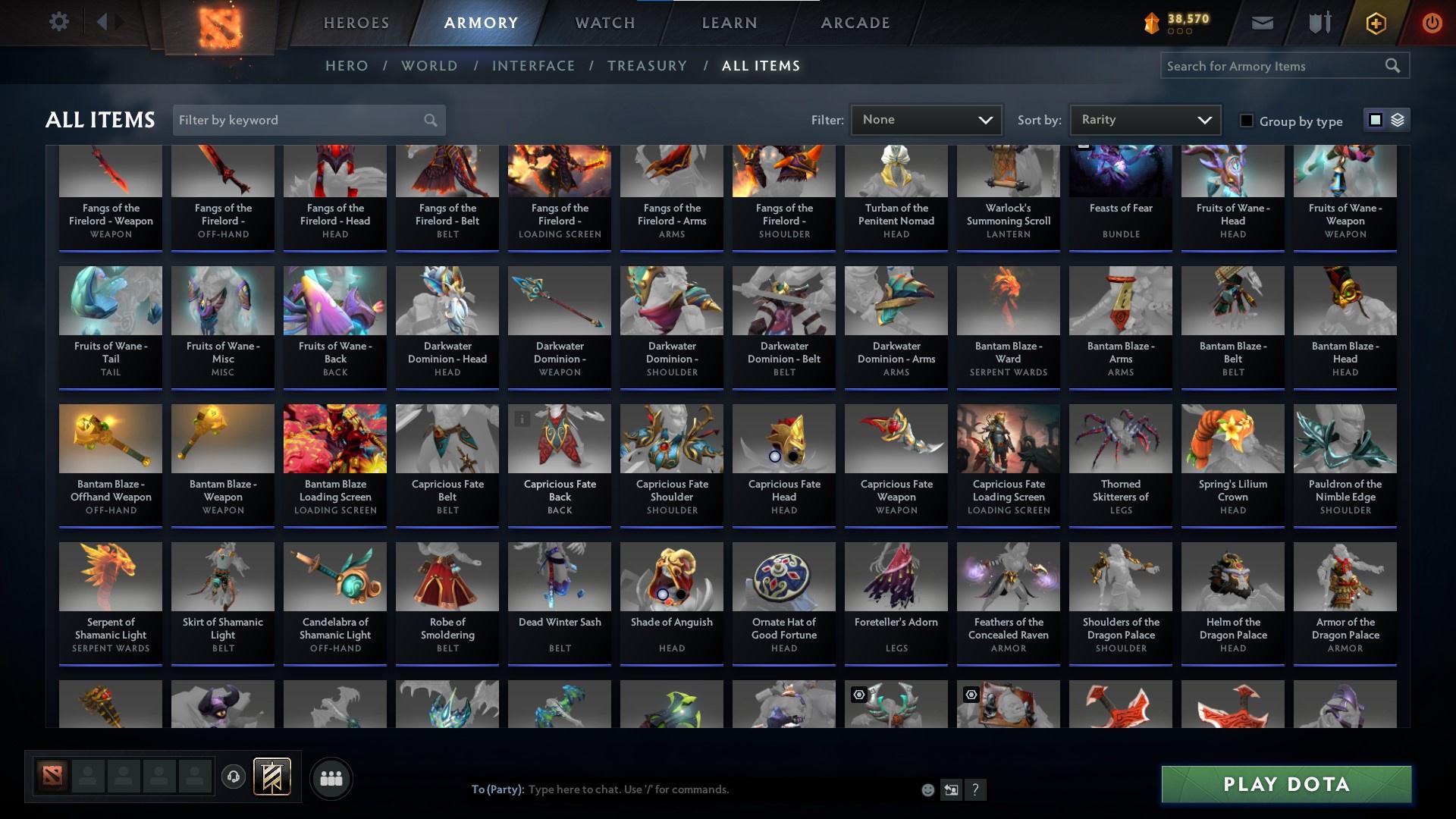Click the help question mark icon

click(975, 789)
